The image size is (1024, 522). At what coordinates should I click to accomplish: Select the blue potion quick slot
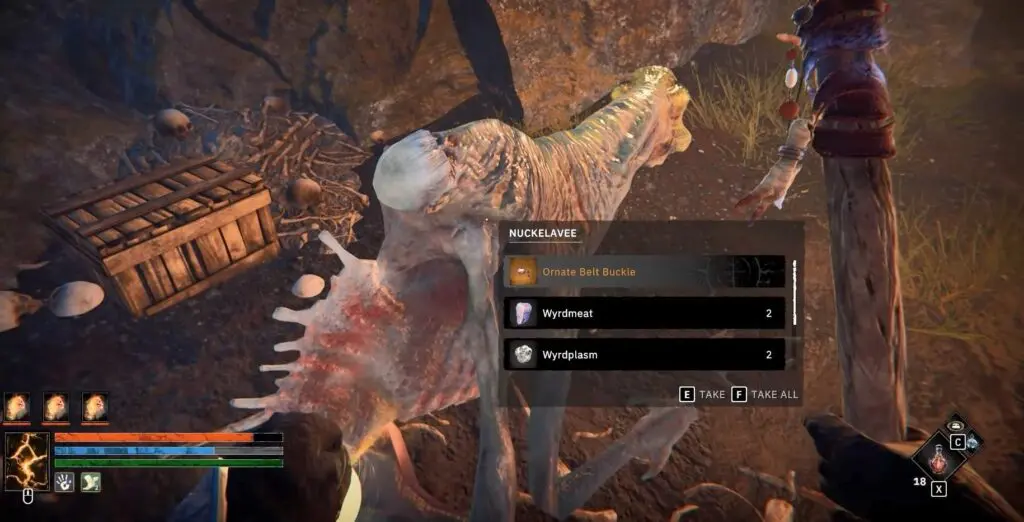972,442
